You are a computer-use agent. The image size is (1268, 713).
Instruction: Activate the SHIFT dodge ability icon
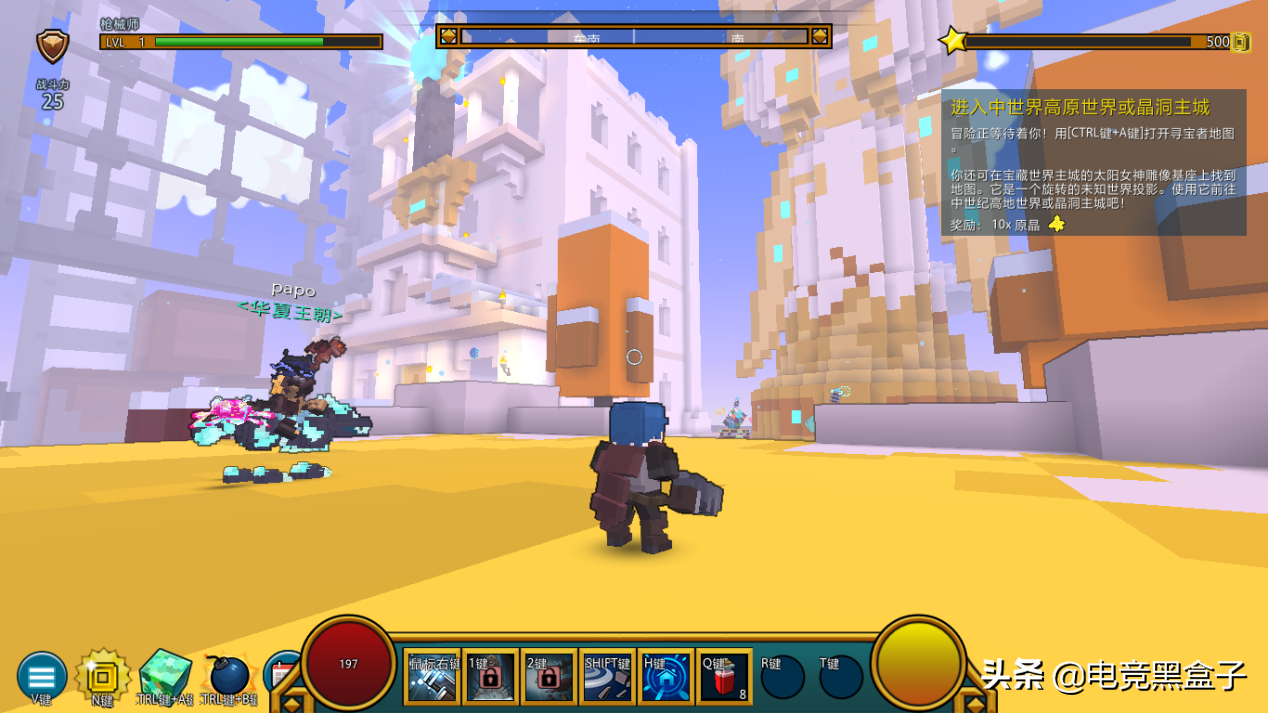(x=607, y=677)
